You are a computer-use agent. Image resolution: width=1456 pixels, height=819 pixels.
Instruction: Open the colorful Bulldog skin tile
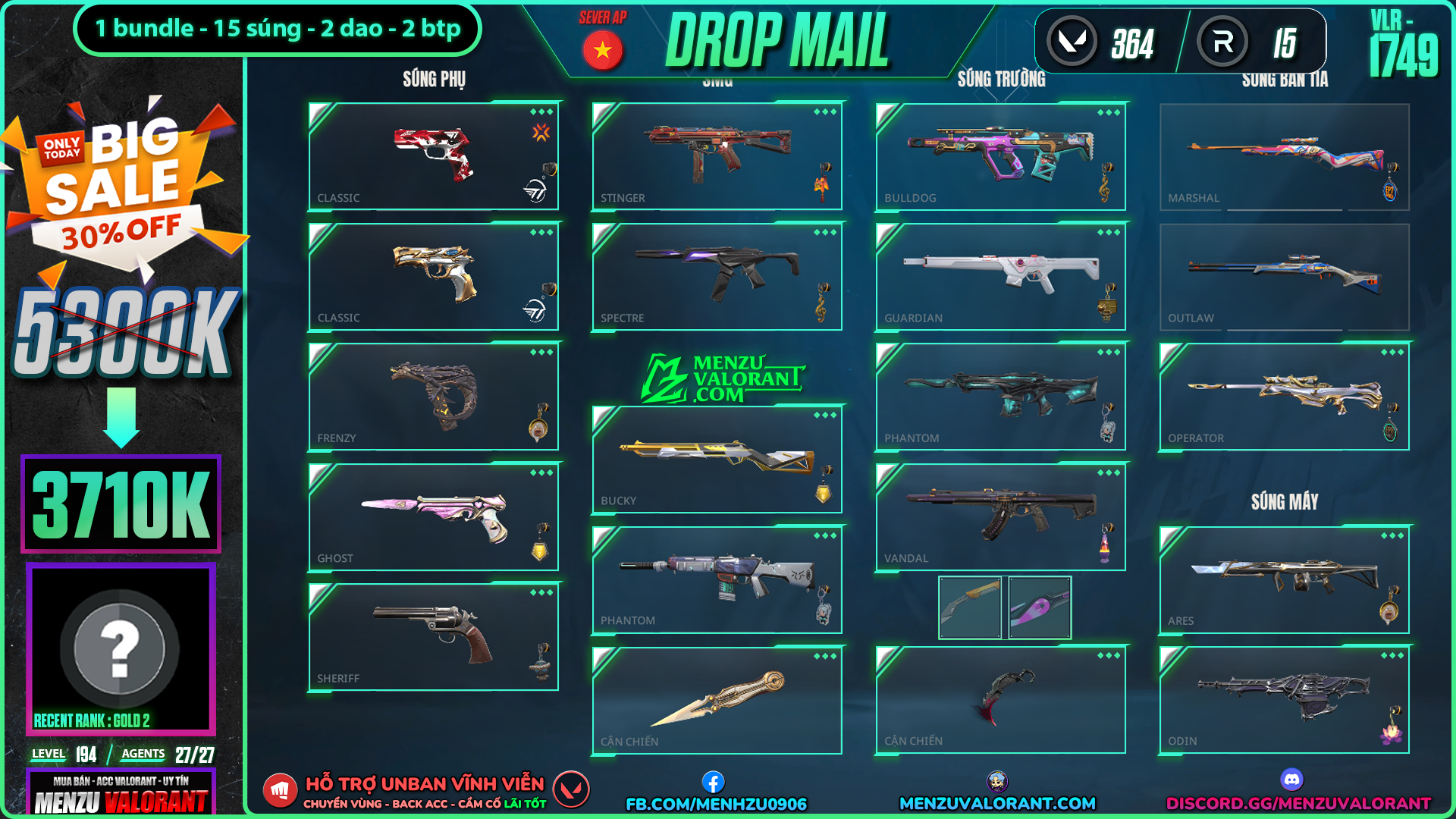pos(1000,156)
